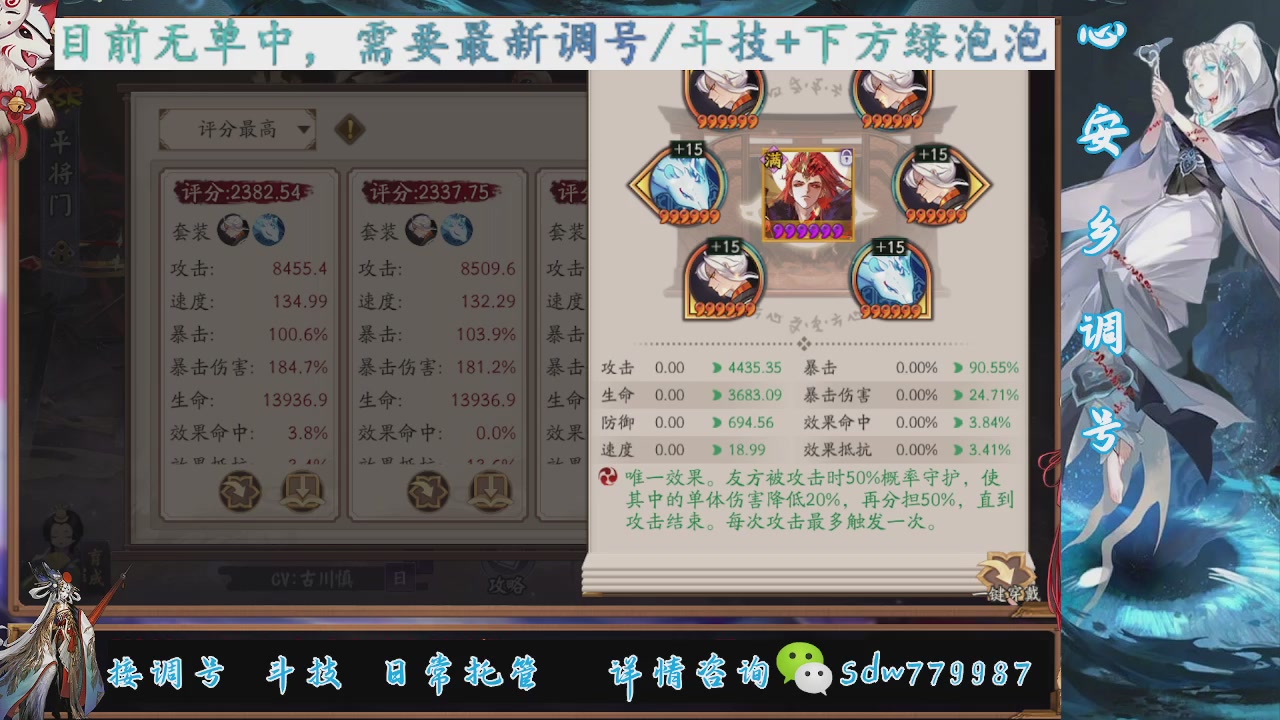Click the exclamation warning icon beside the sort dropdown
The height and width of the screenshot is (720, 1280).
point(350,130)
